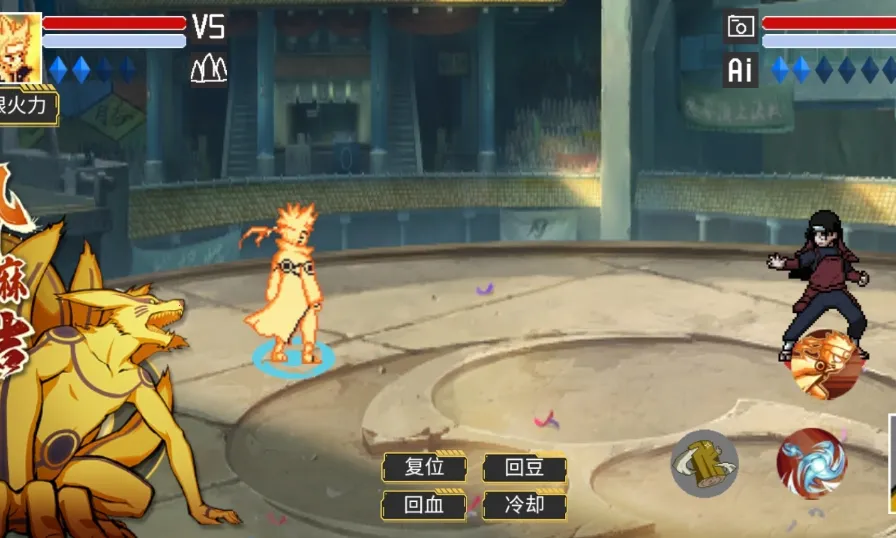The height and width of the screenshot is (538, 896).
Task: Click the mountain-shaped icon under VS
Action: (208, 68)
